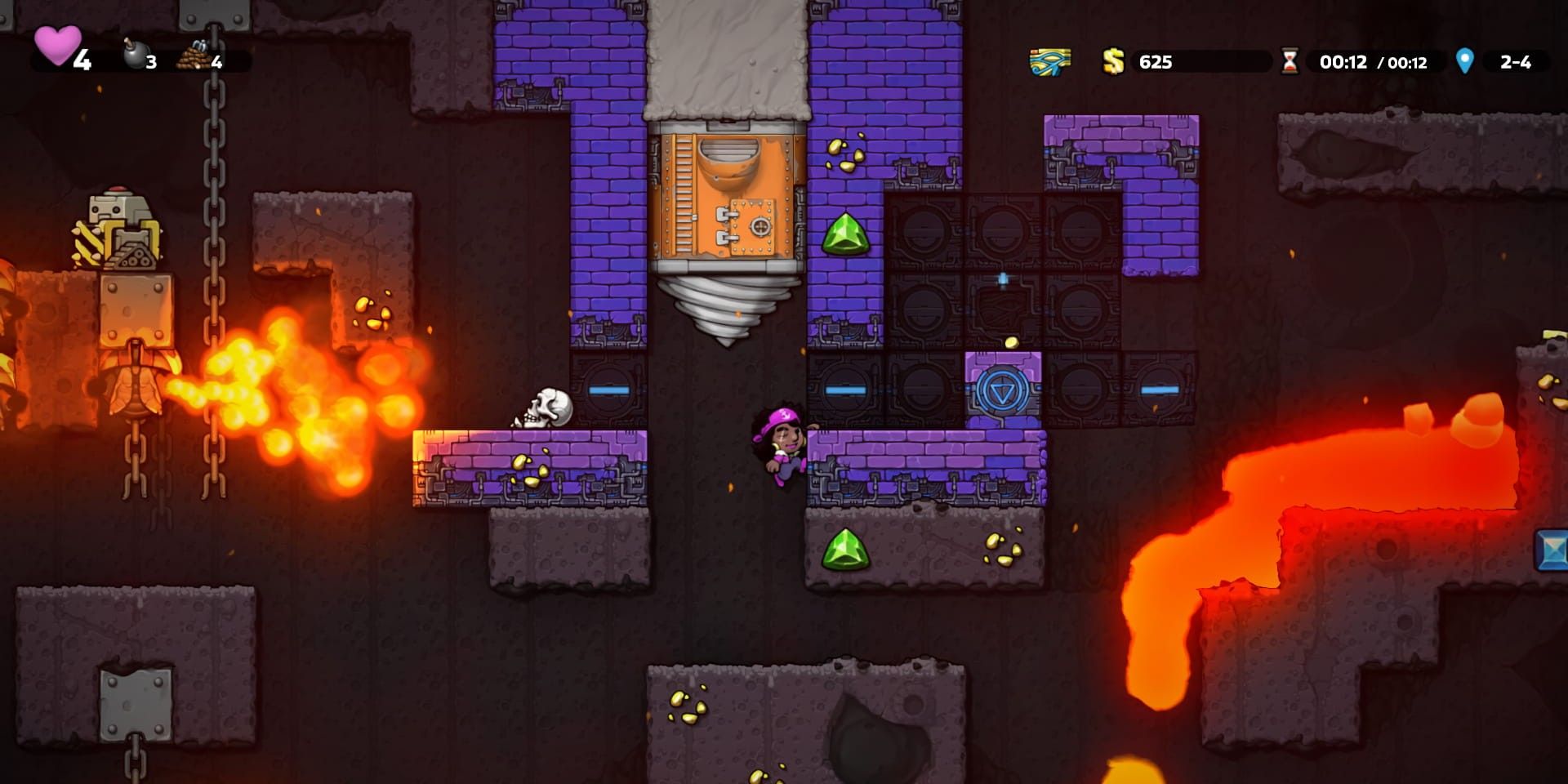Screen dimensions: 1568x784
Task: Select the 625 money counter display
Action: tap(1156, 60)
